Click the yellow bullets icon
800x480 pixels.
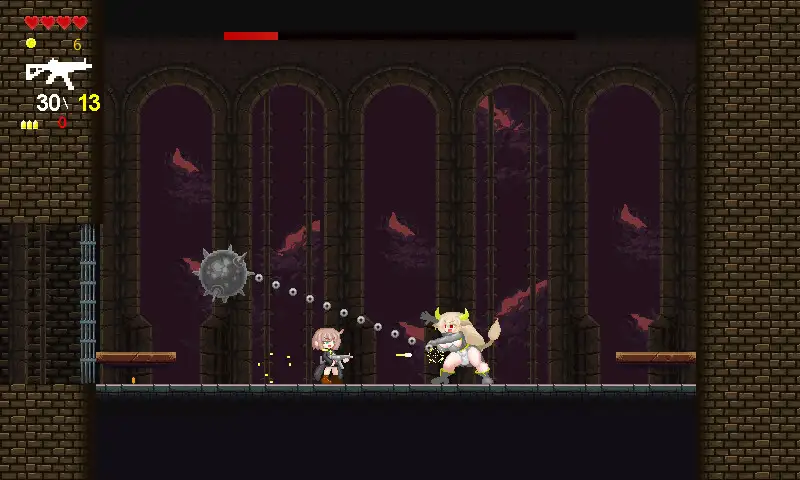pos(30,124)
